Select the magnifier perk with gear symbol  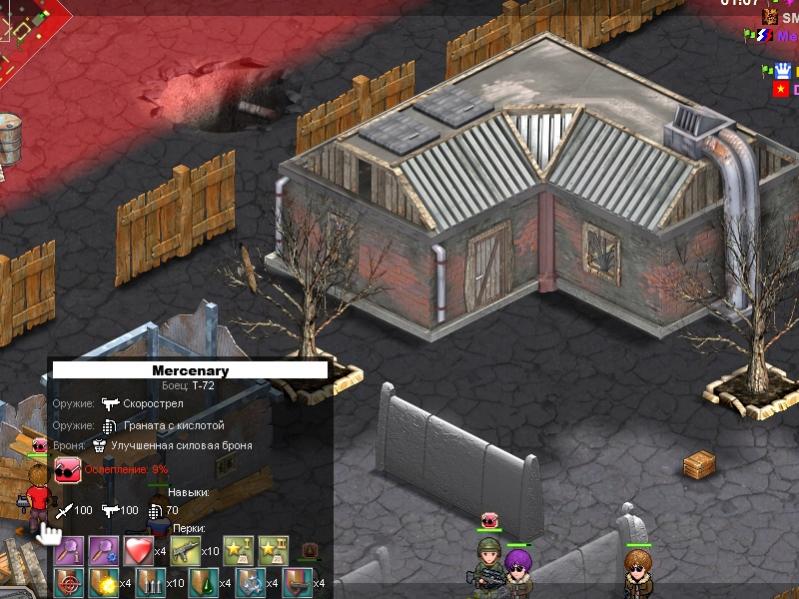[x=103, y=550]
